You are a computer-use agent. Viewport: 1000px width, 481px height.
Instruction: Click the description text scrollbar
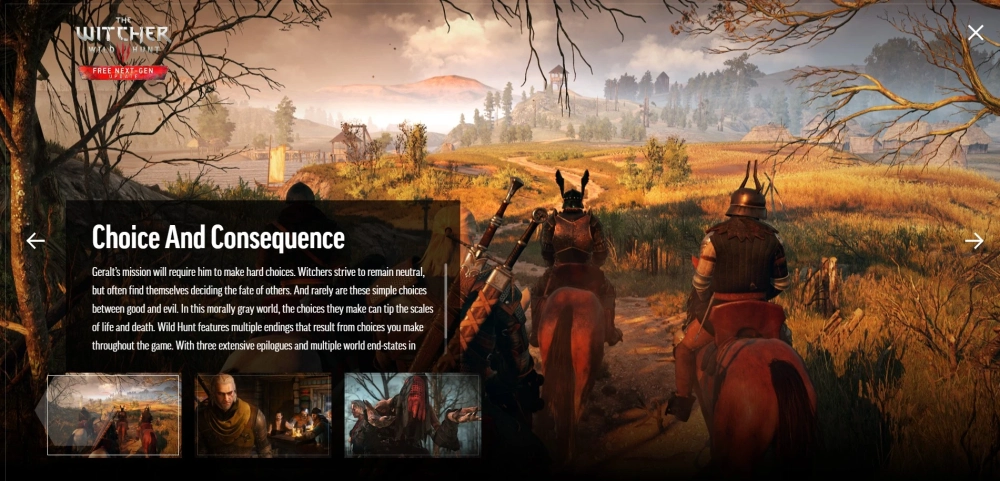coord(446,300)
